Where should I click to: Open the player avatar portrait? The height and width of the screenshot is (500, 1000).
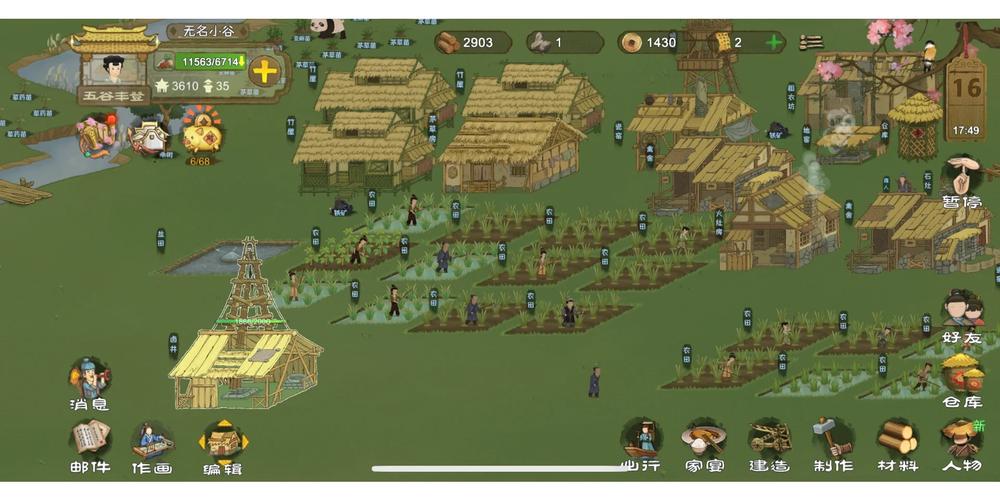pos(113,67)
